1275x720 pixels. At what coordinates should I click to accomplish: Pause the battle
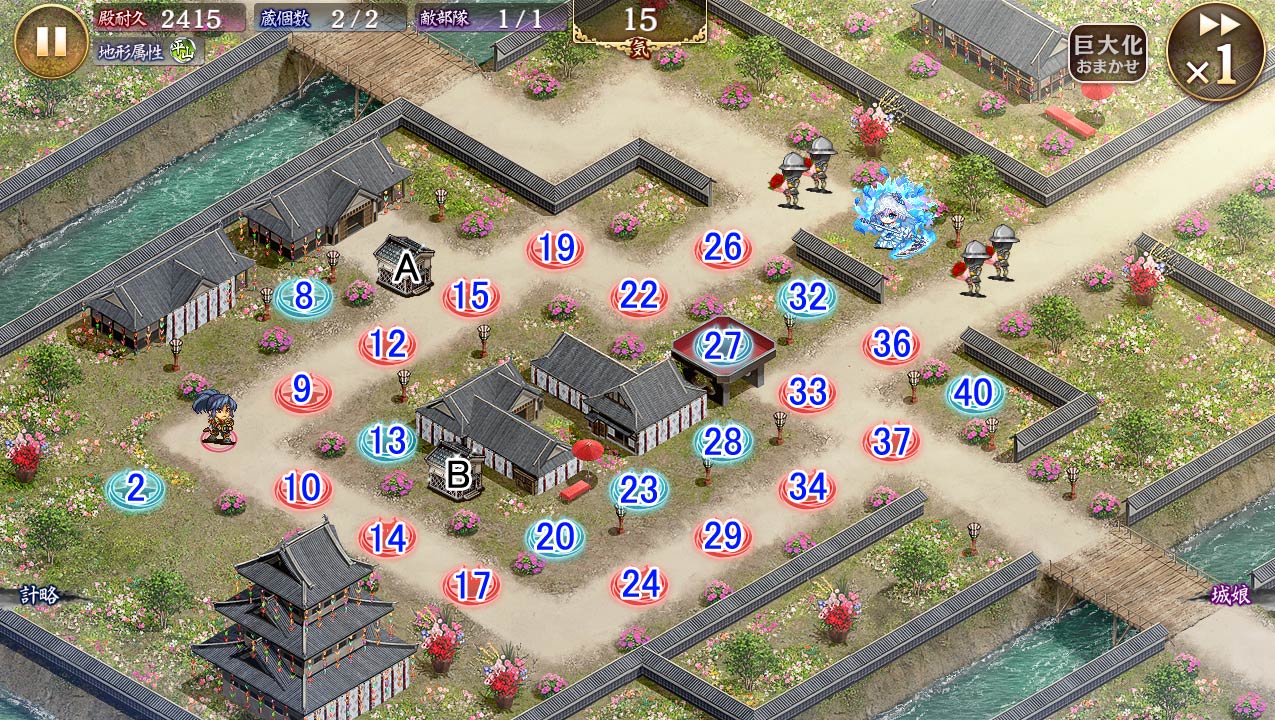(51, 40)
